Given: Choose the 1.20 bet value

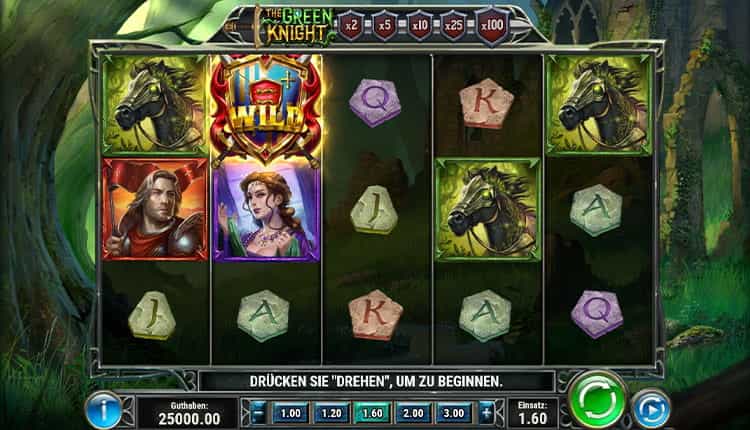Looking at the screenshot, I should coord(330,411).
